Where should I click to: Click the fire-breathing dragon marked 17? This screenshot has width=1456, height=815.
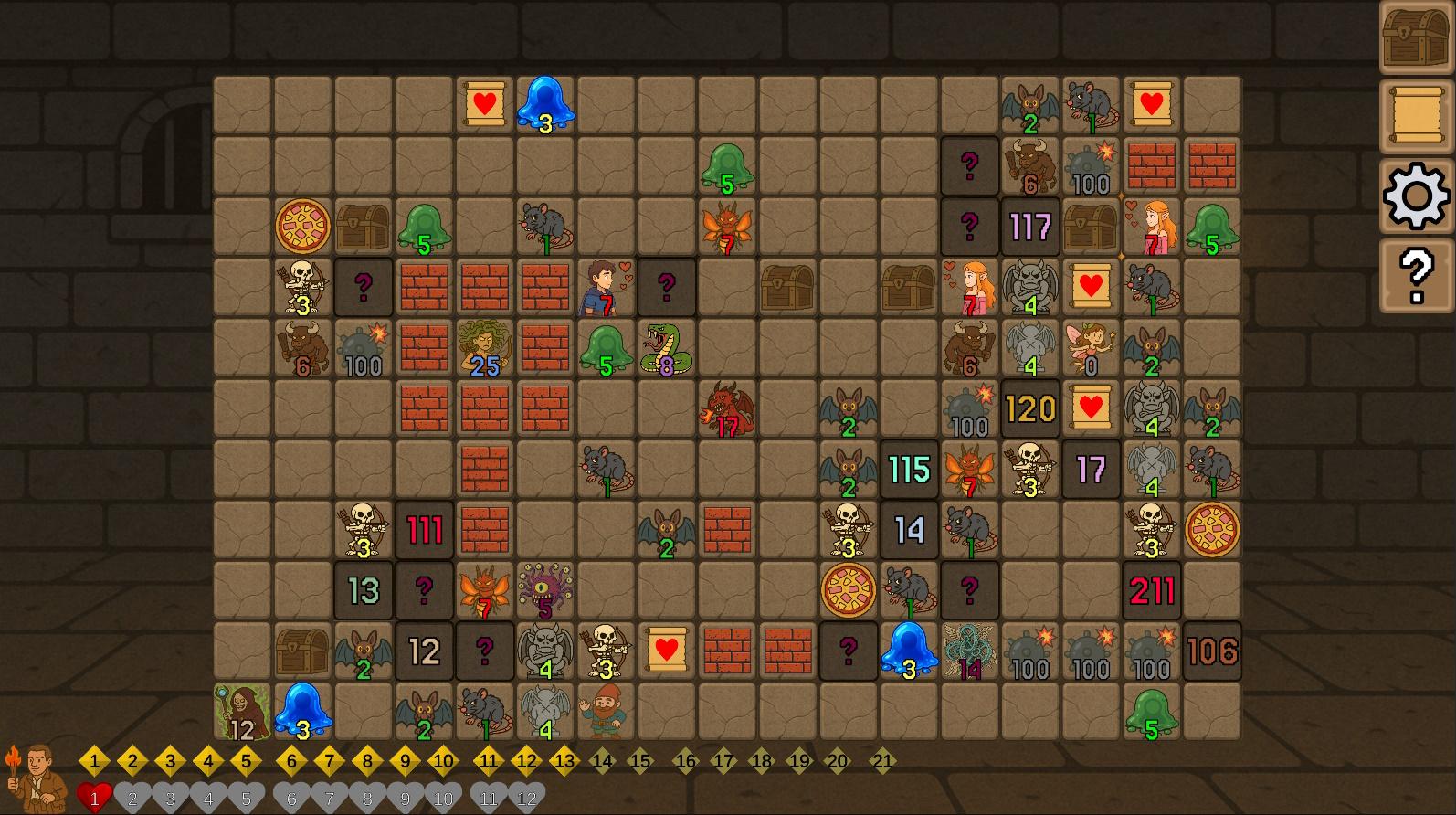pos(727,408)
